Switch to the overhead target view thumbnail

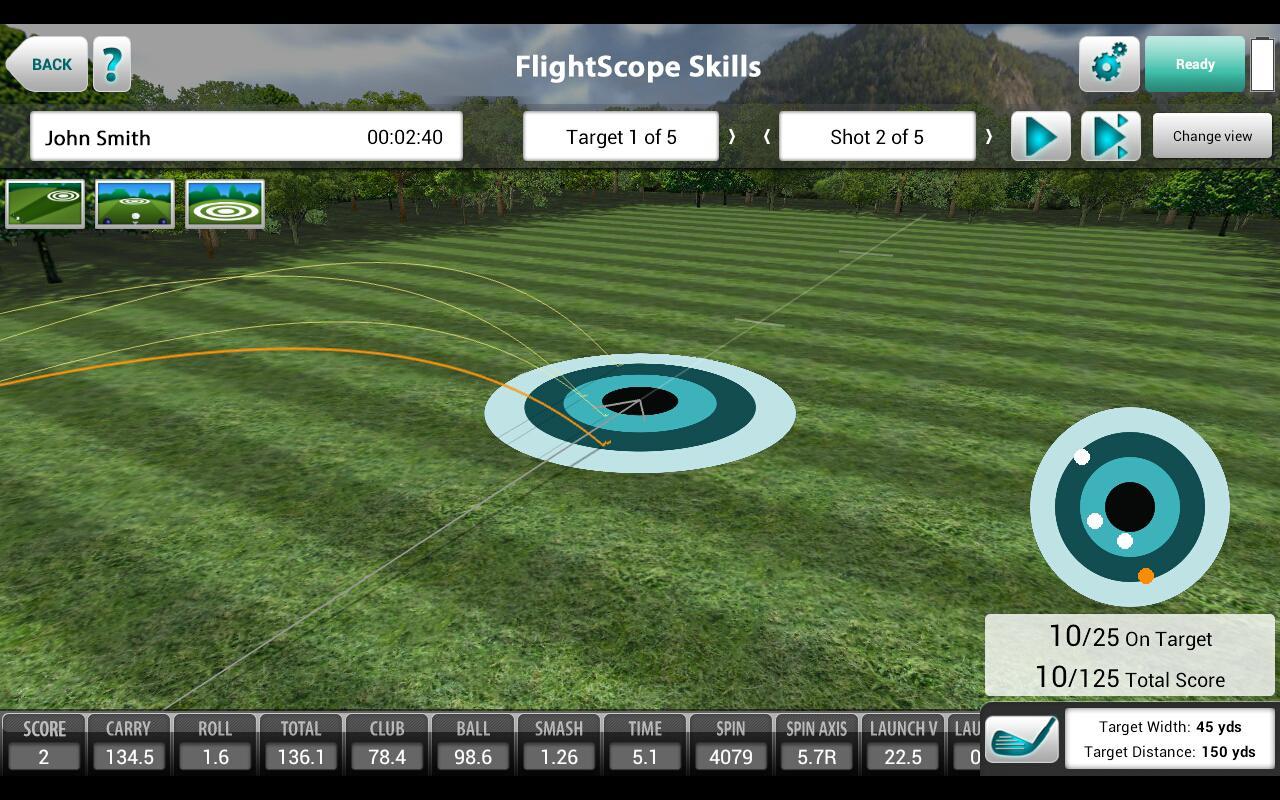click(x=225, y=203)
